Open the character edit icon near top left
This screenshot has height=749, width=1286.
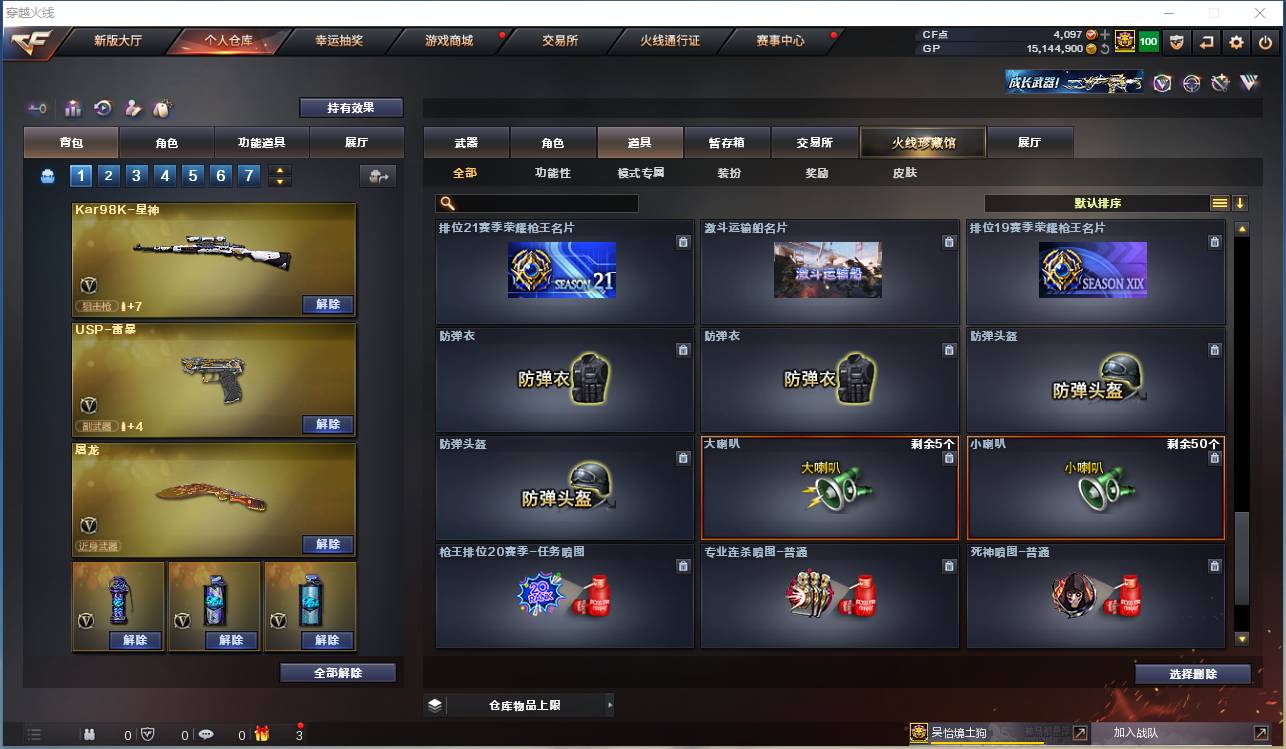(x=133, y=106)
